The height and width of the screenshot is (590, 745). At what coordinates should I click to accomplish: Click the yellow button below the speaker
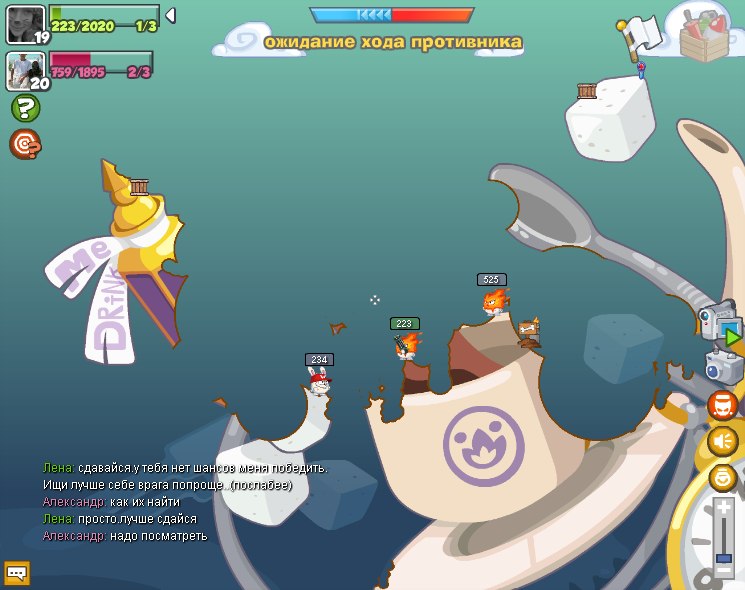722,477
